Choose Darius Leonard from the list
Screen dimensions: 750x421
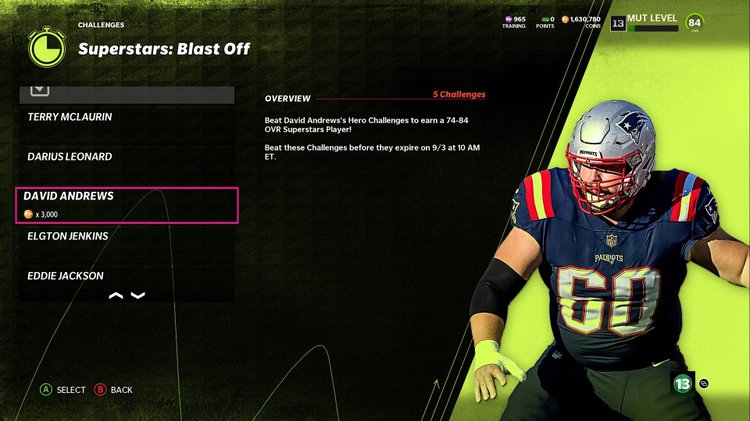126,157
